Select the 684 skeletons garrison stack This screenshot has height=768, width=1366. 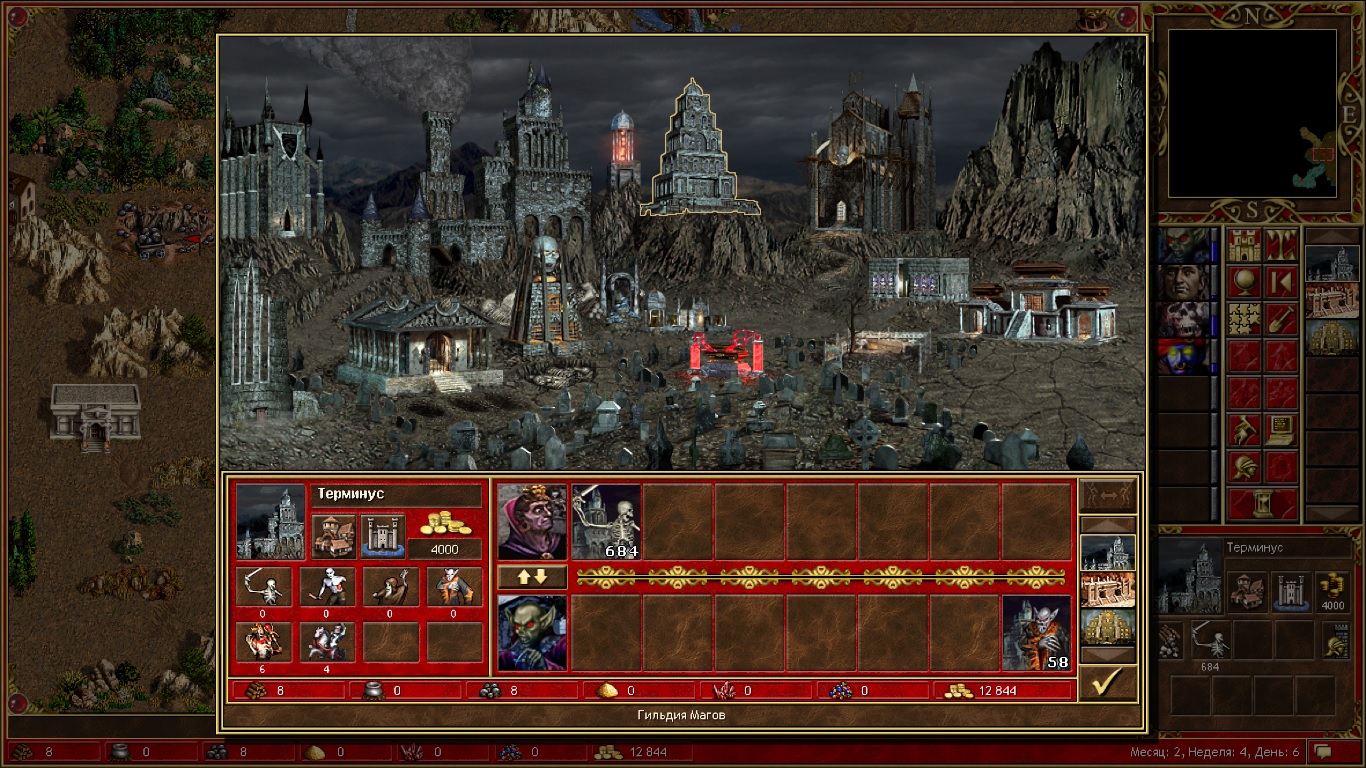pos(606,522)
